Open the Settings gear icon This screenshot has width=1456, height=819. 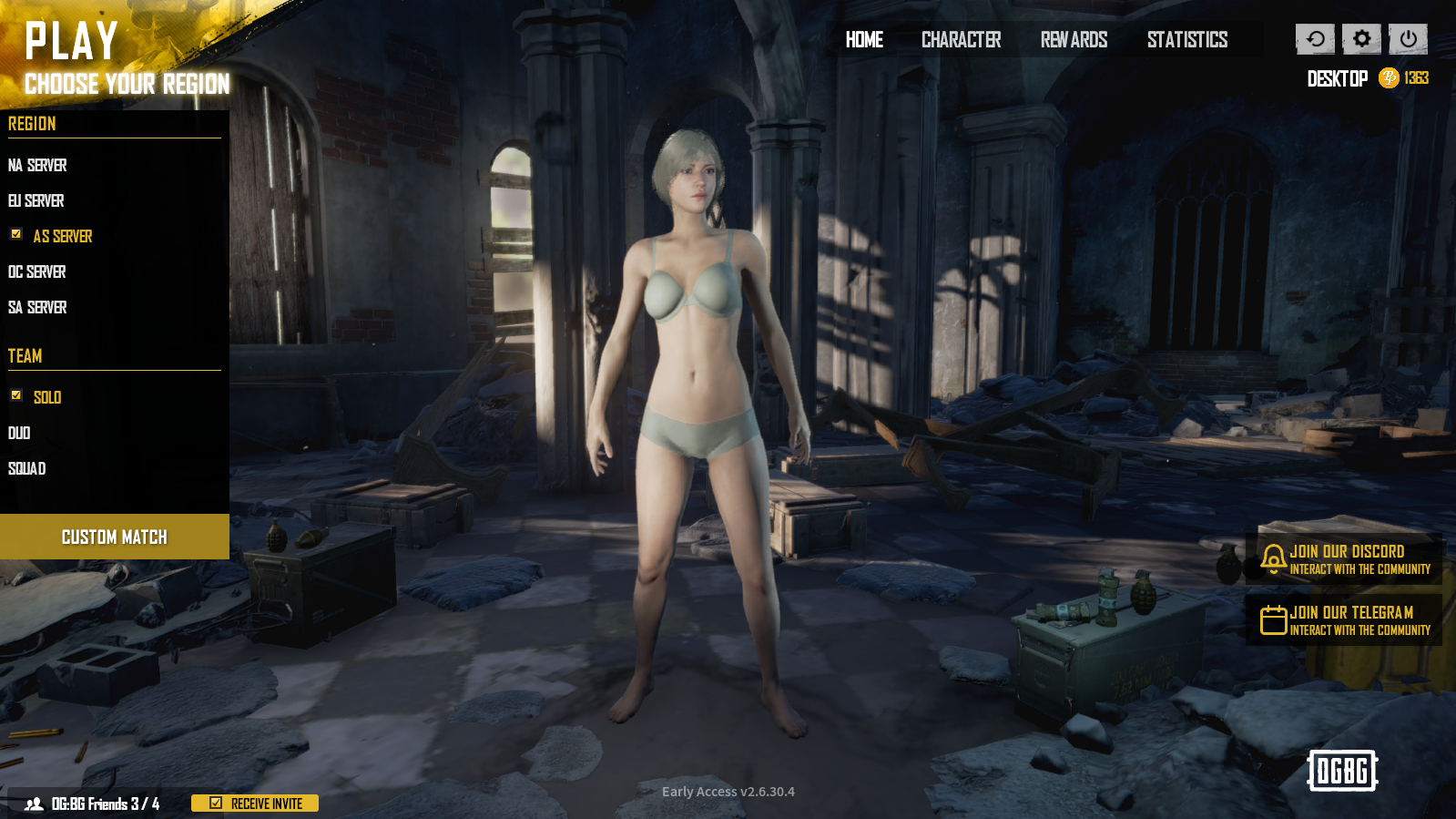click(1360, 38)
